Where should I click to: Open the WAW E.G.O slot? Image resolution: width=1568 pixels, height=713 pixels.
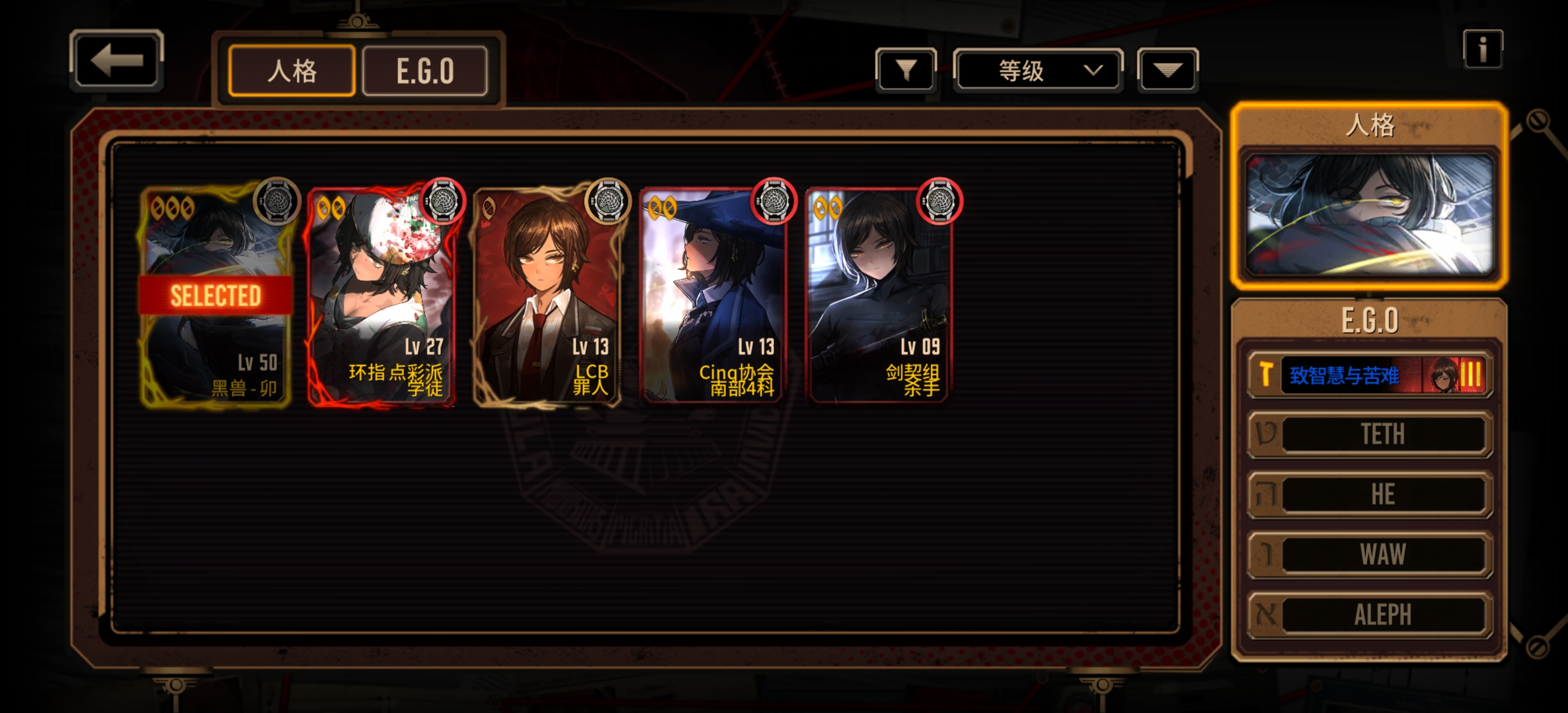1369,554
